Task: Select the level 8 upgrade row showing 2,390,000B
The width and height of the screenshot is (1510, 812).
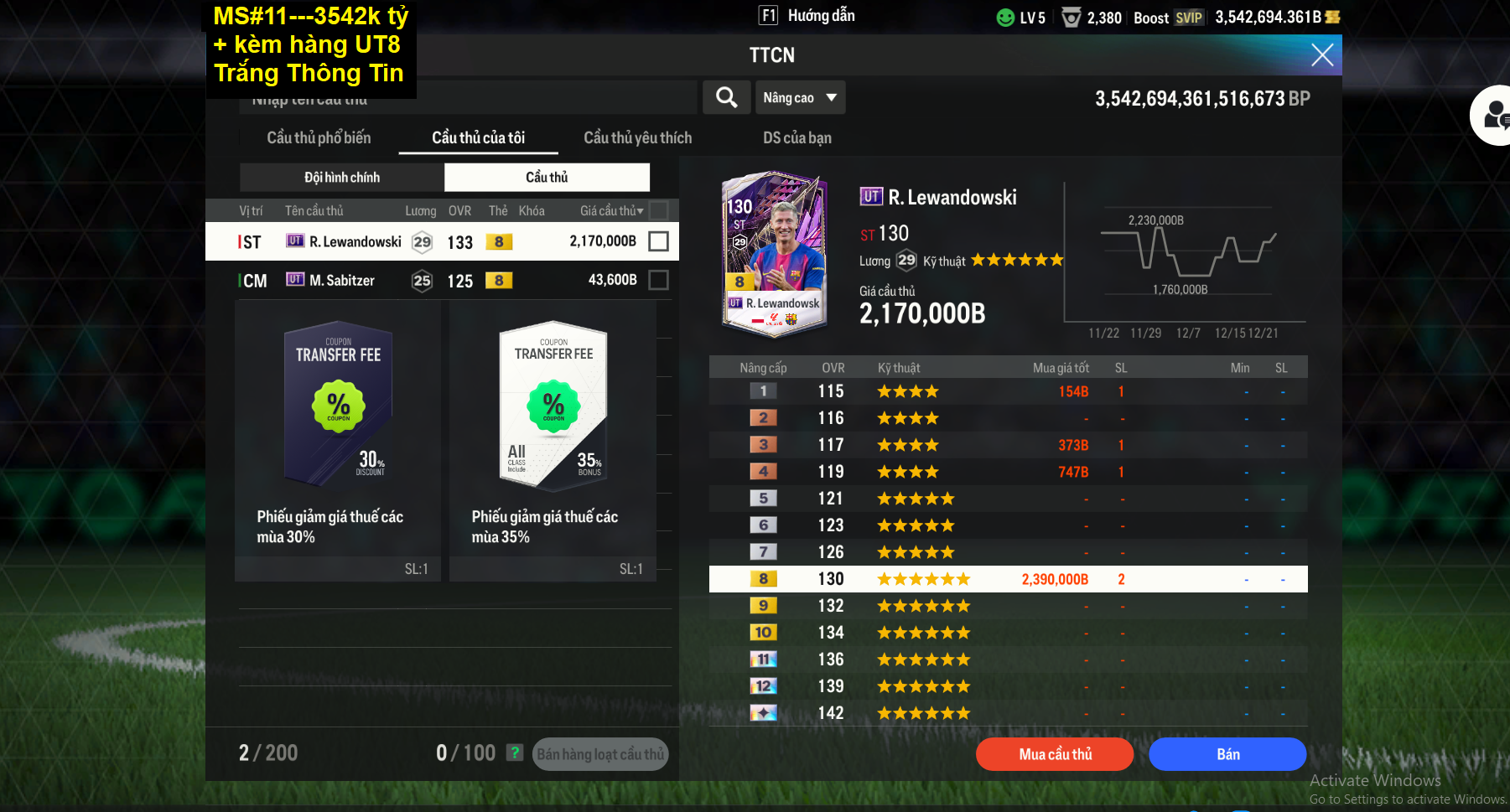Action: click(1006, 578)
